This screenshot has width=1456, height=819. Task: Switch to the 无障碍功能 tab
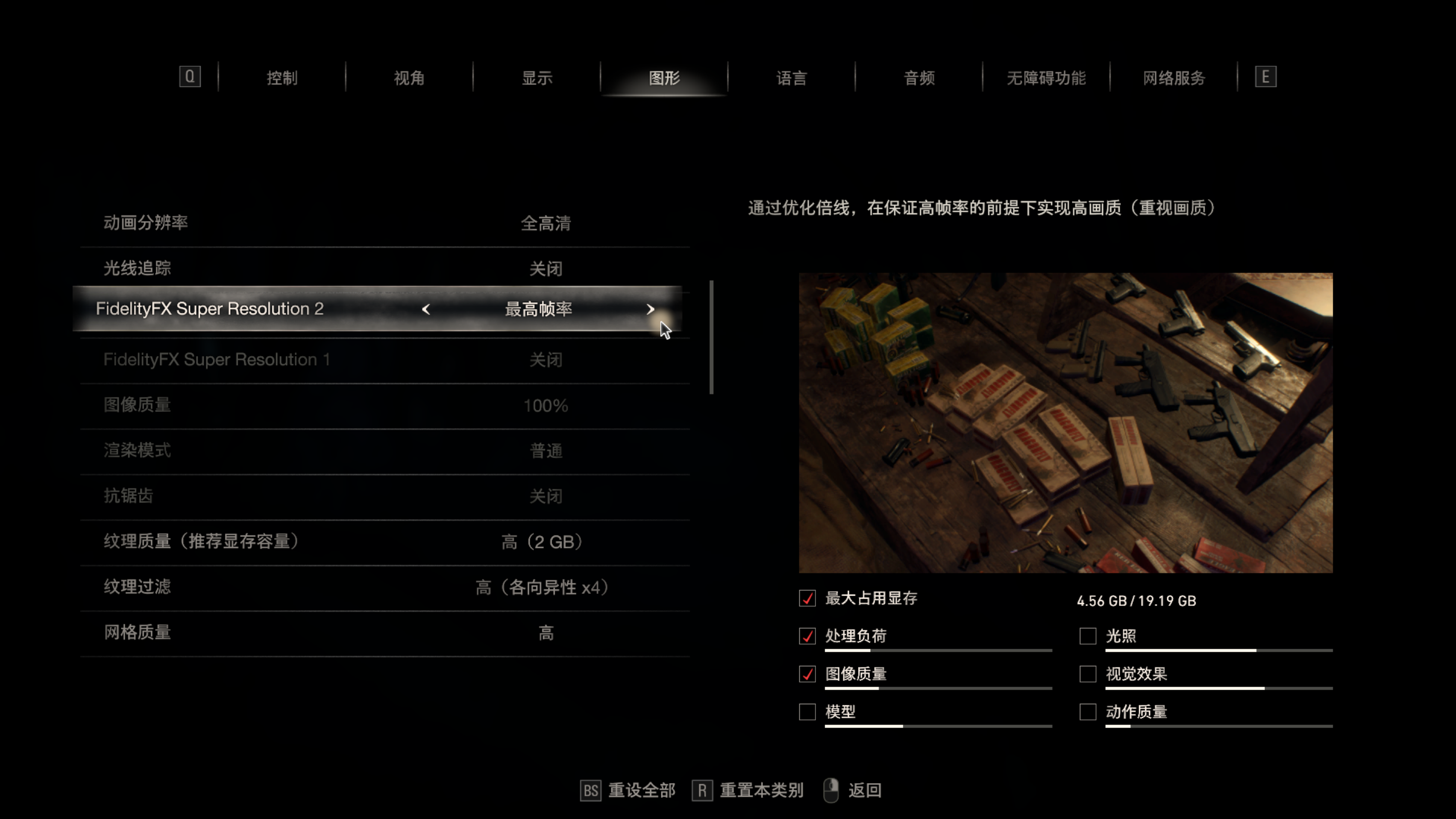click(x=1046, y=77)
